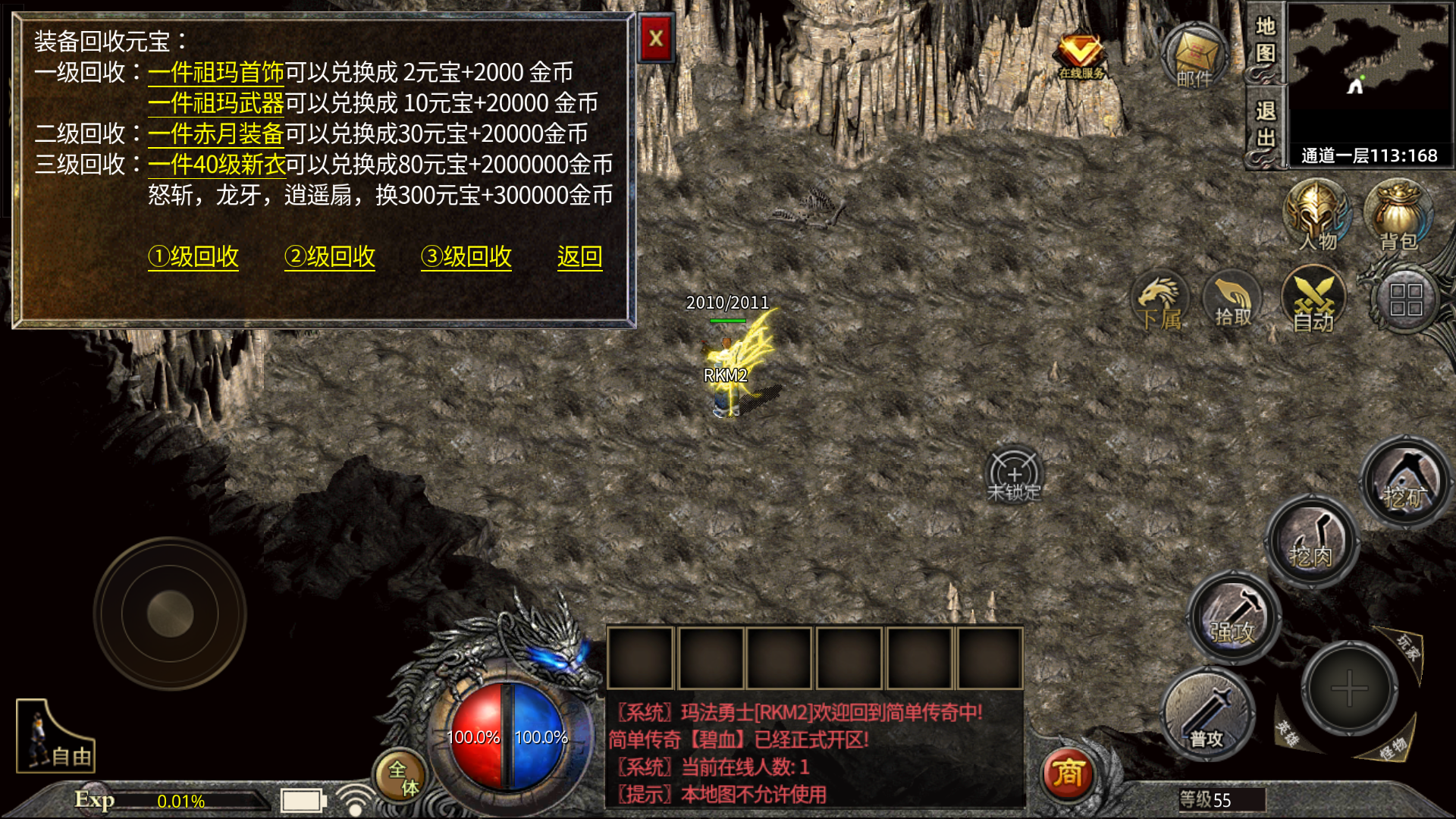Choose the ①级回收 recycle option
This screenshot has height=819, width=1456.
(x=193, y=257)
